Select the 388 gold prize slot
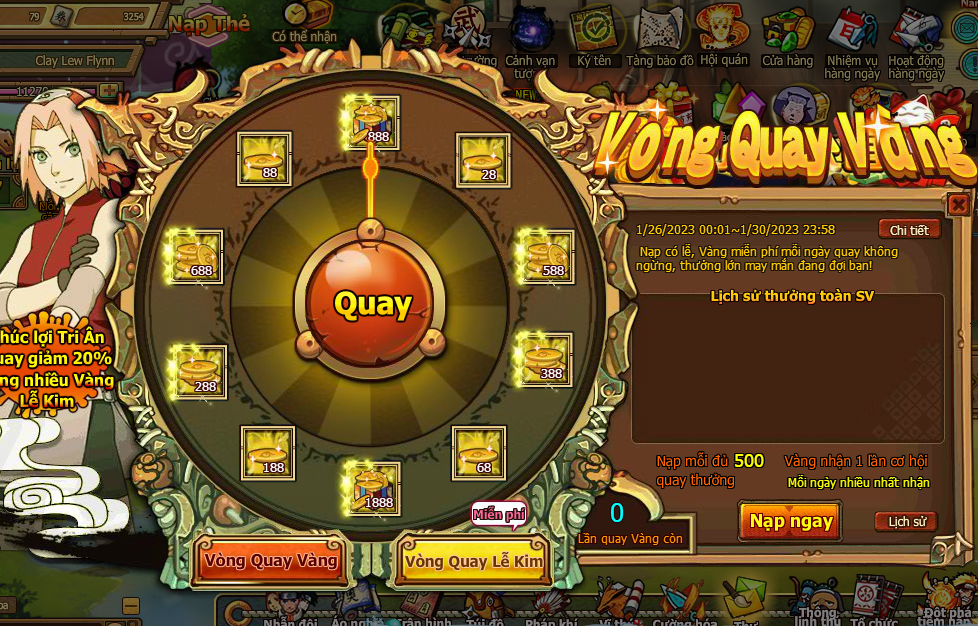 coord(545,360)
